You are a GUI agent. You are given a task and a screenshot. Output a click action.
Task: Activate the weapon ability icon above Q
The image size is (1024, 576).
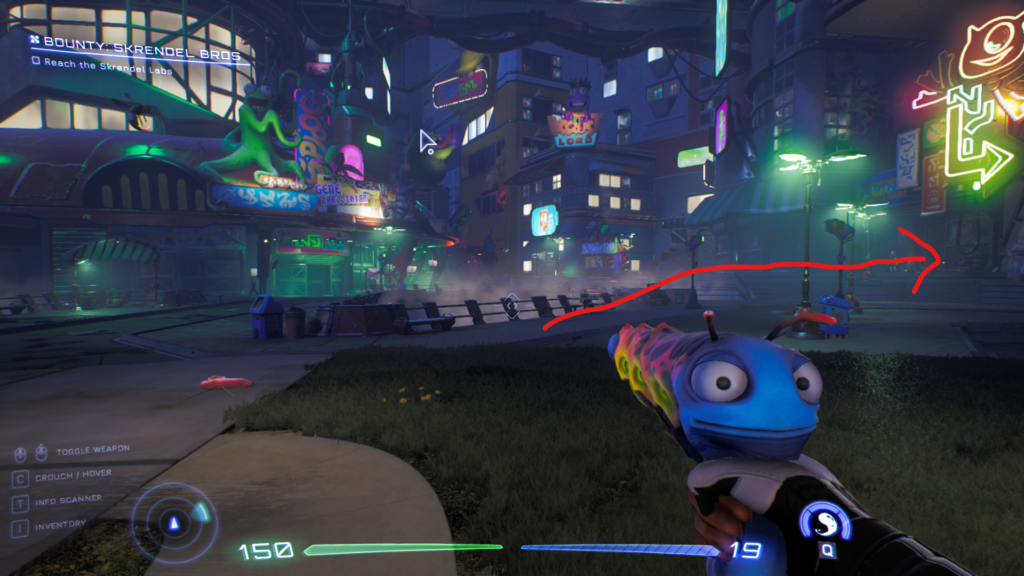click(825, 522)
